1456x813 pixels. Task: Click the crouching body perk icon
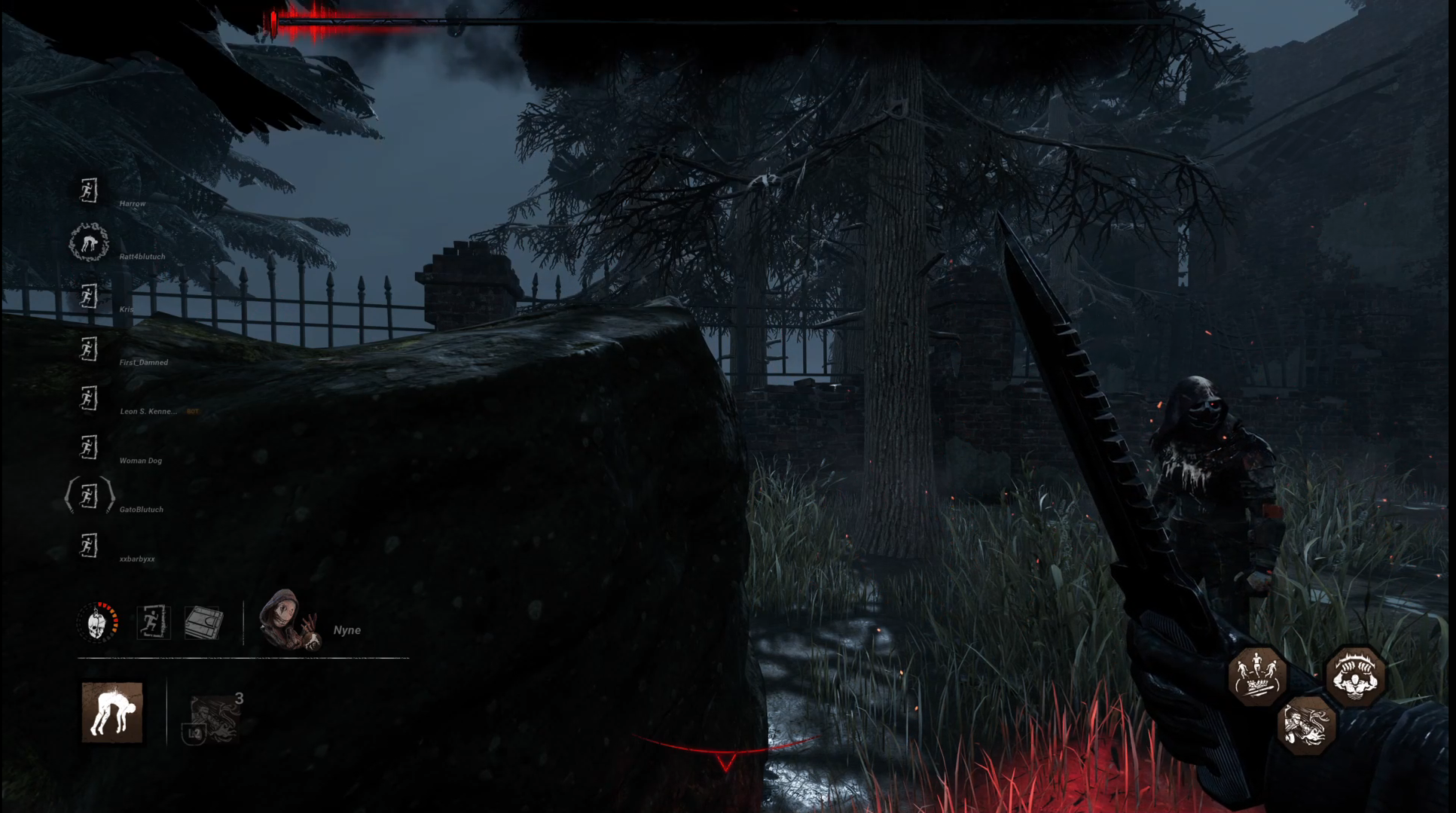tap(113, 713)
